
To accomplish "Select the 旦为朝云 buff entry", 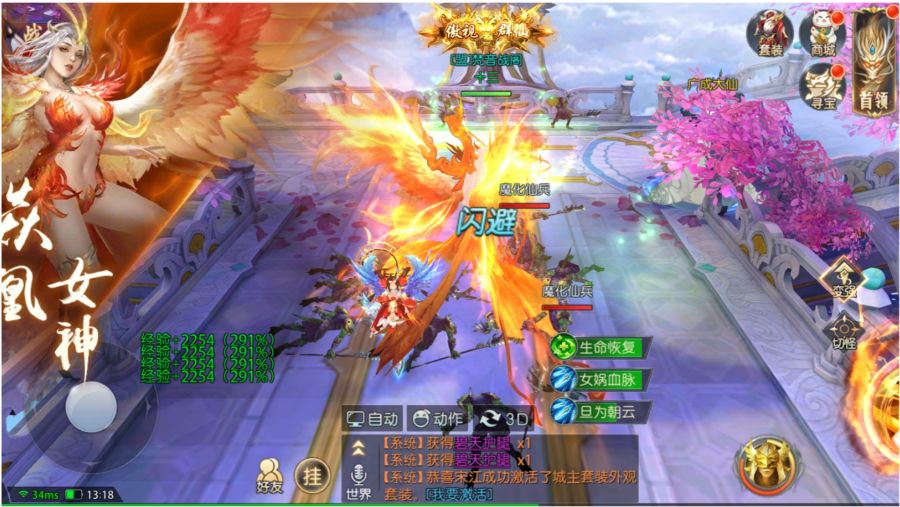I will tap(600, 411).
